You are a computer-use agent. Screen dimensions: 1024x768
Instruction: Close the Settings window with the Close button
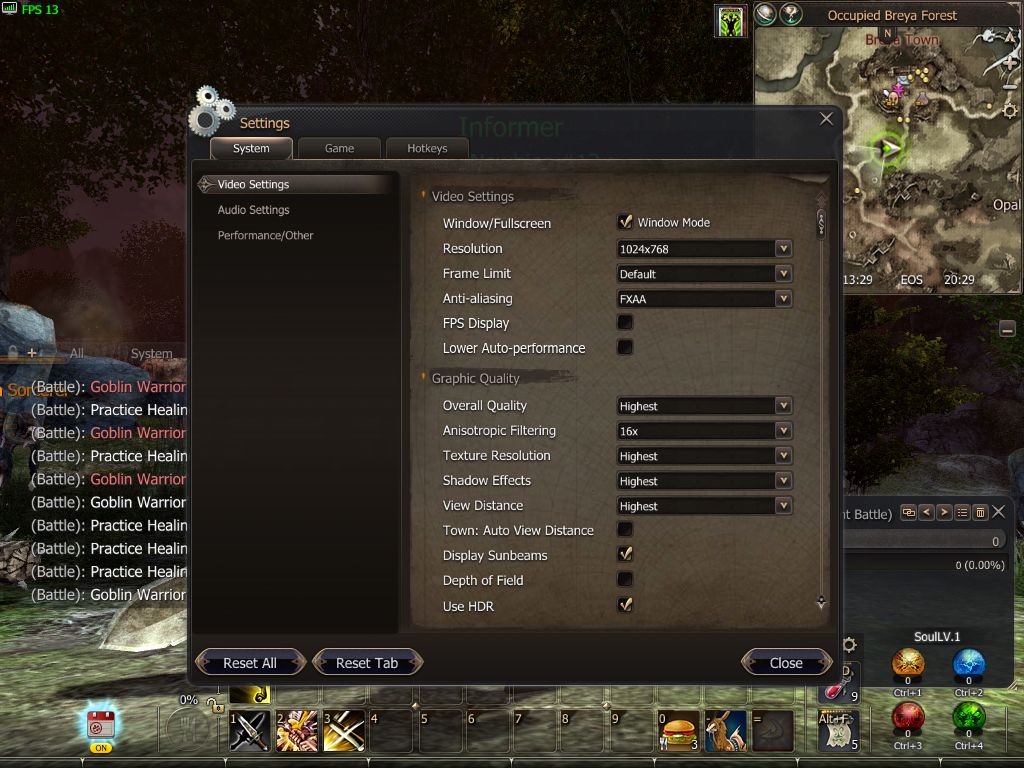click(786, 662)
